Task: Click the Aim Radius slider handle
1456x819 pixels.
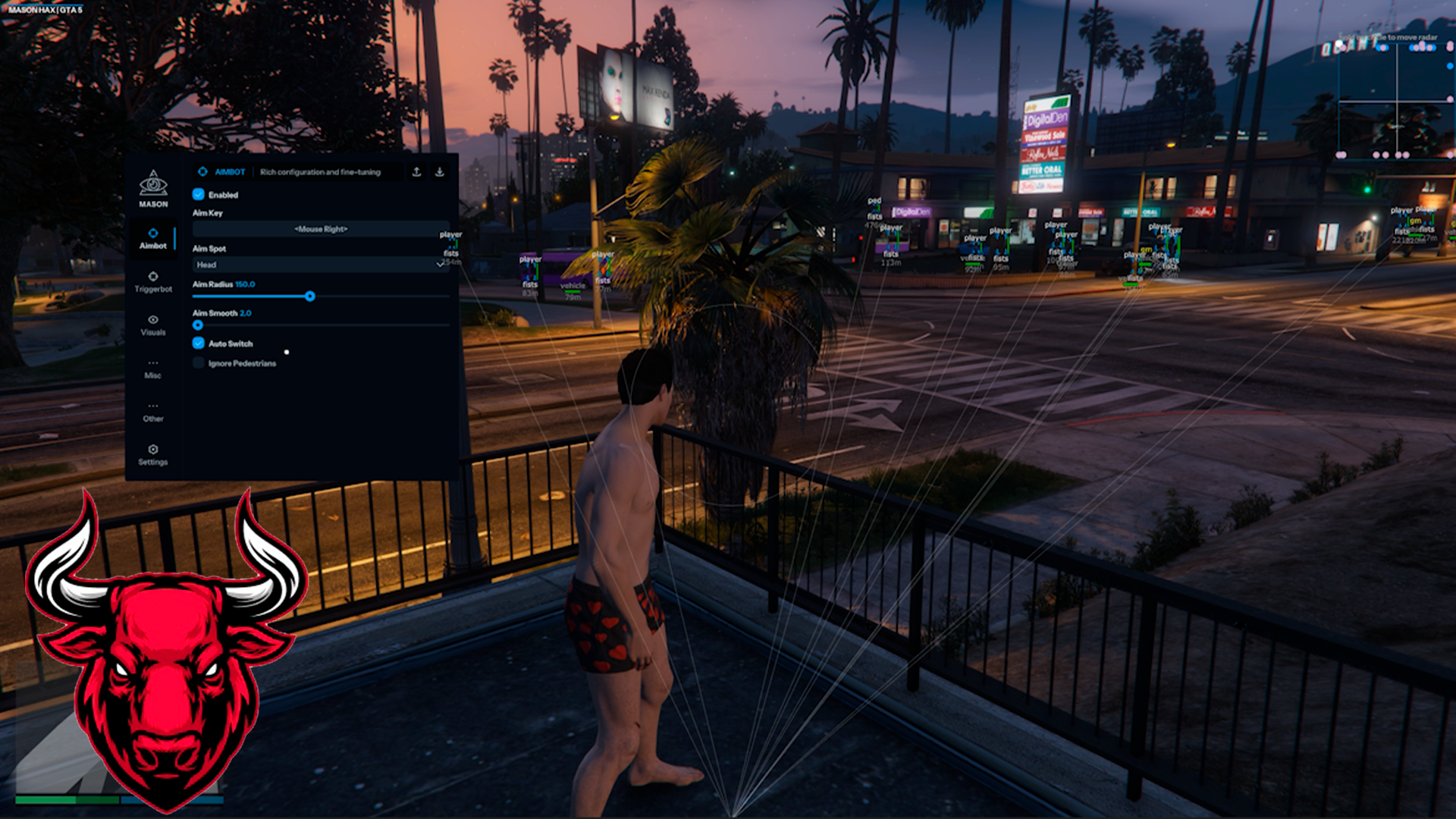Action: (x=310, y=297)
